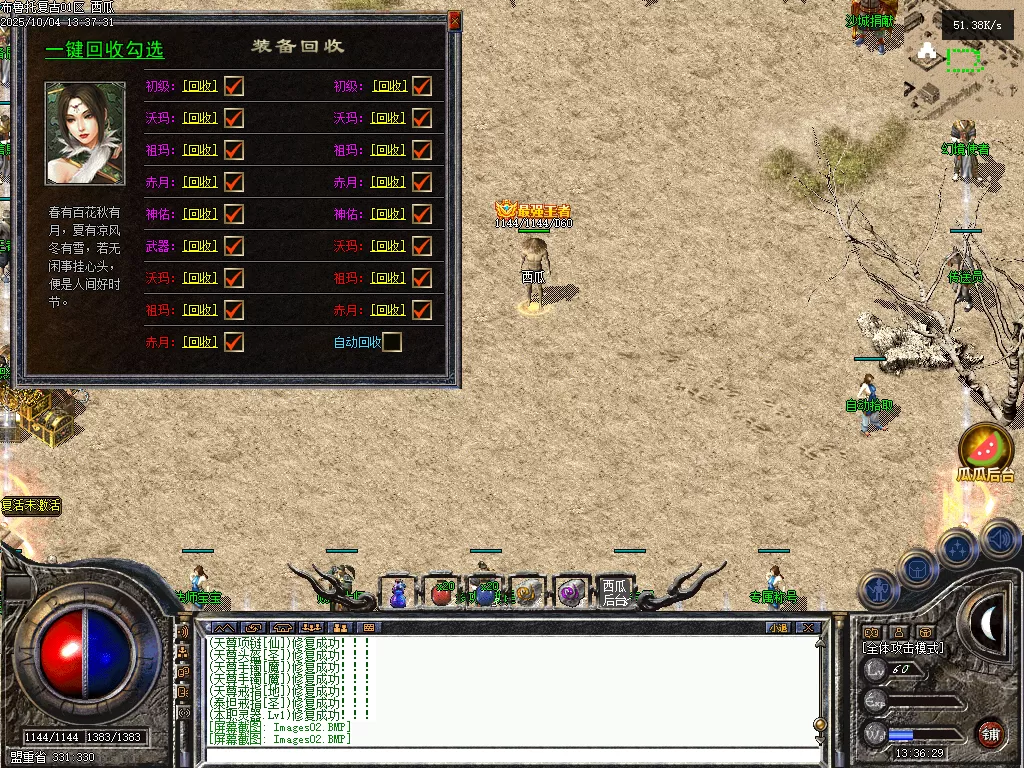
Task: Click the 复活未激活 status label
Action: point(31,506)
